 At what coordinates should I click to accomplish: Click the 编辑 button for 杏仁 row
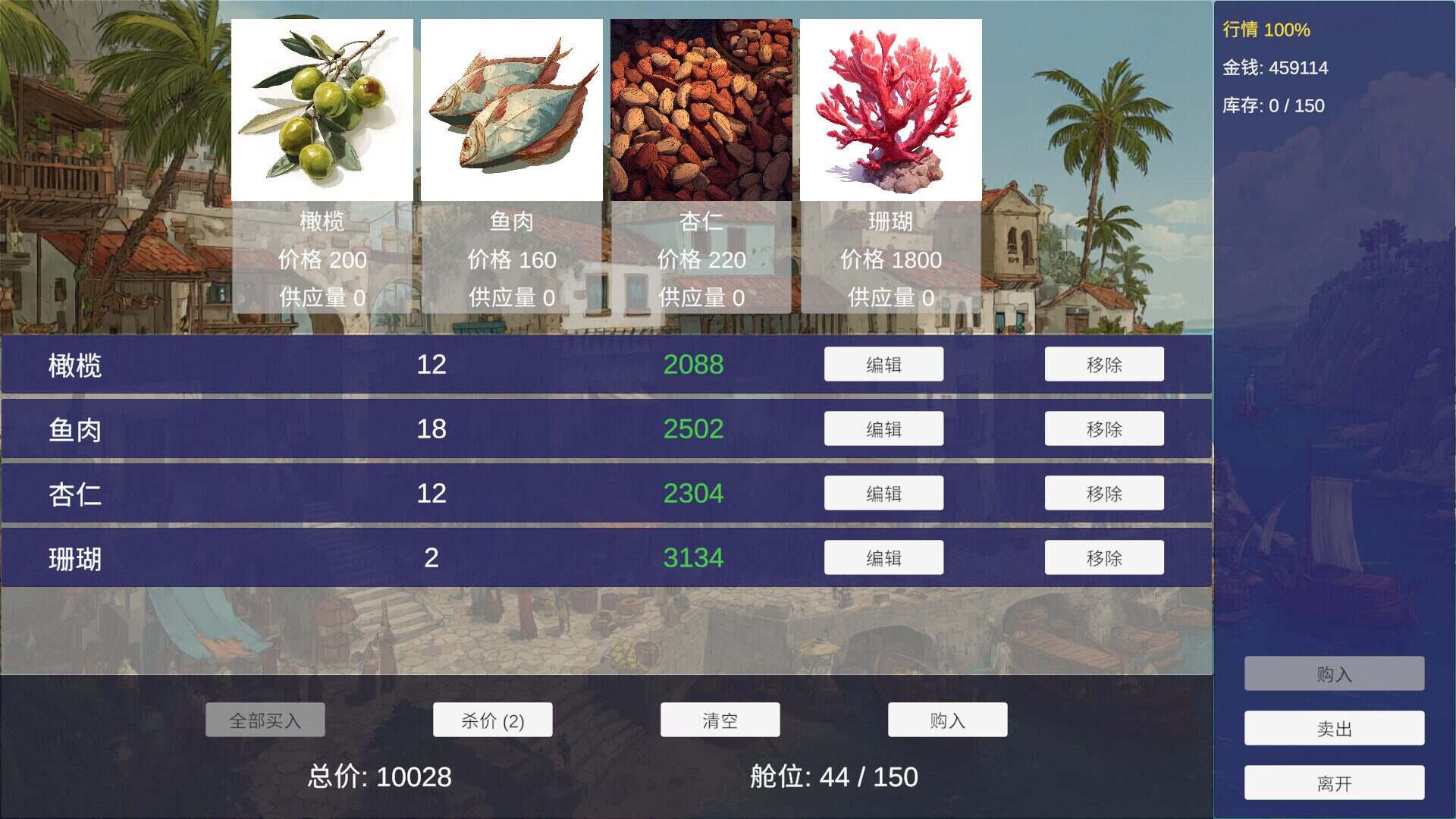click(x=883, y=493)
